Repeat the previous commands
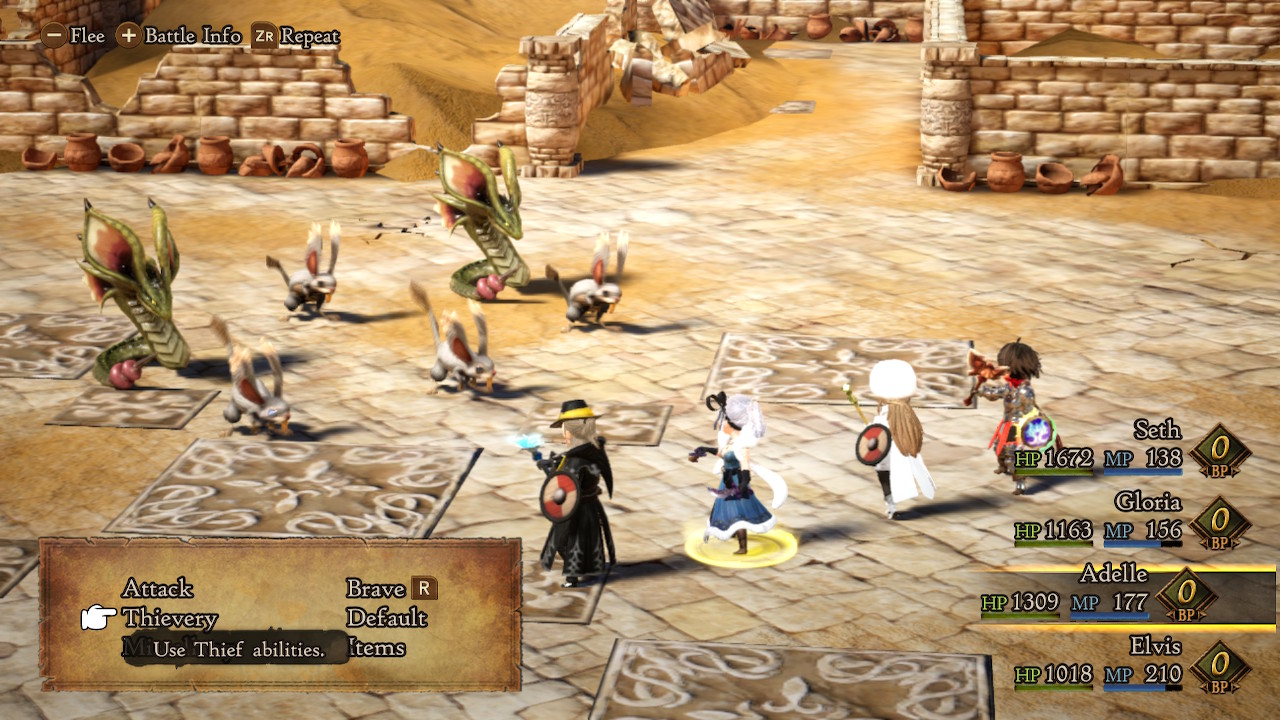Screen dimensions: 1280x720 click(x=296, y=36)
